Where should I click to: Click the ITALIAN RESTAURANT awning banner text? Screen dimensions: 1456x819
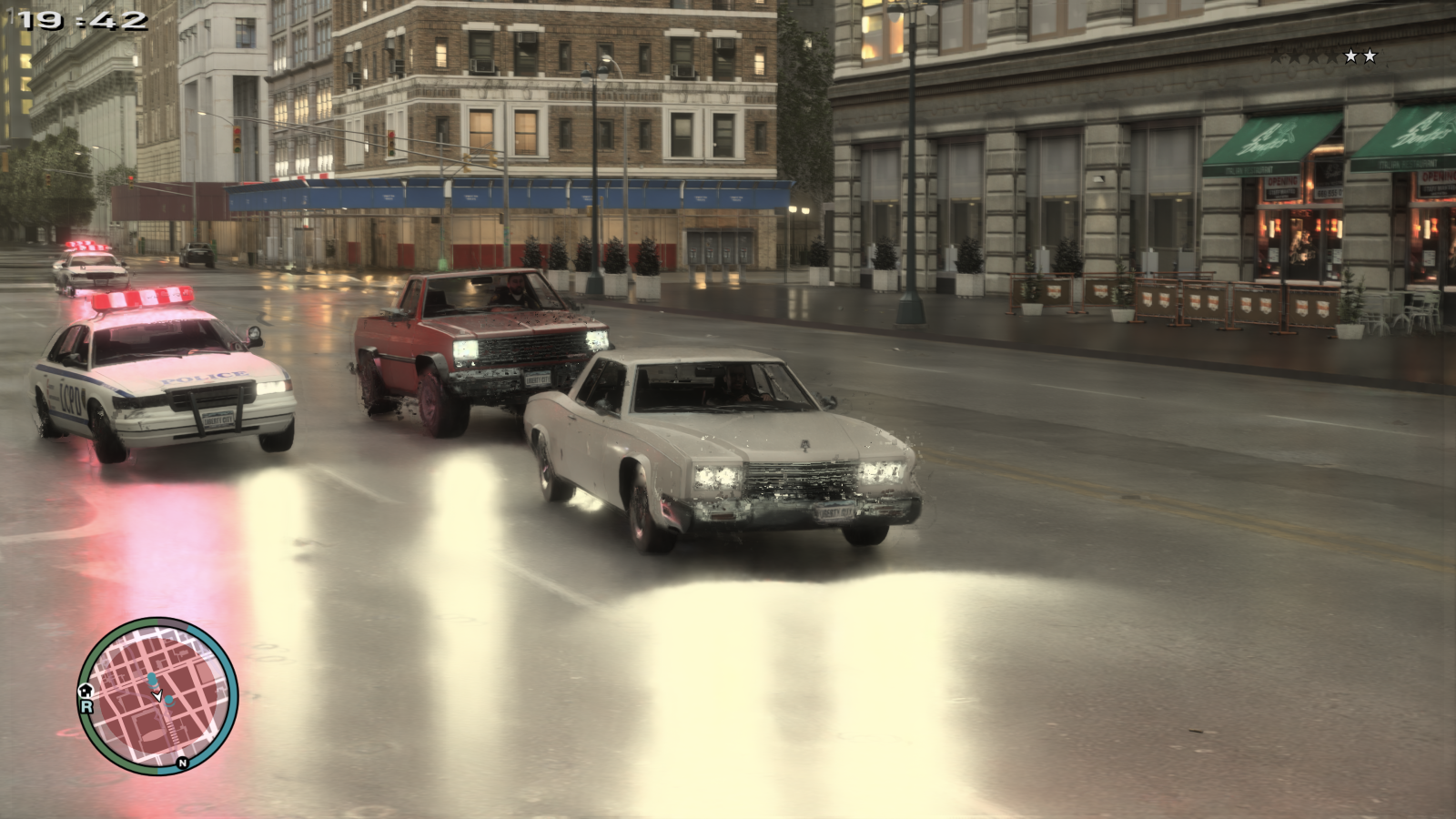[1249, 169]
